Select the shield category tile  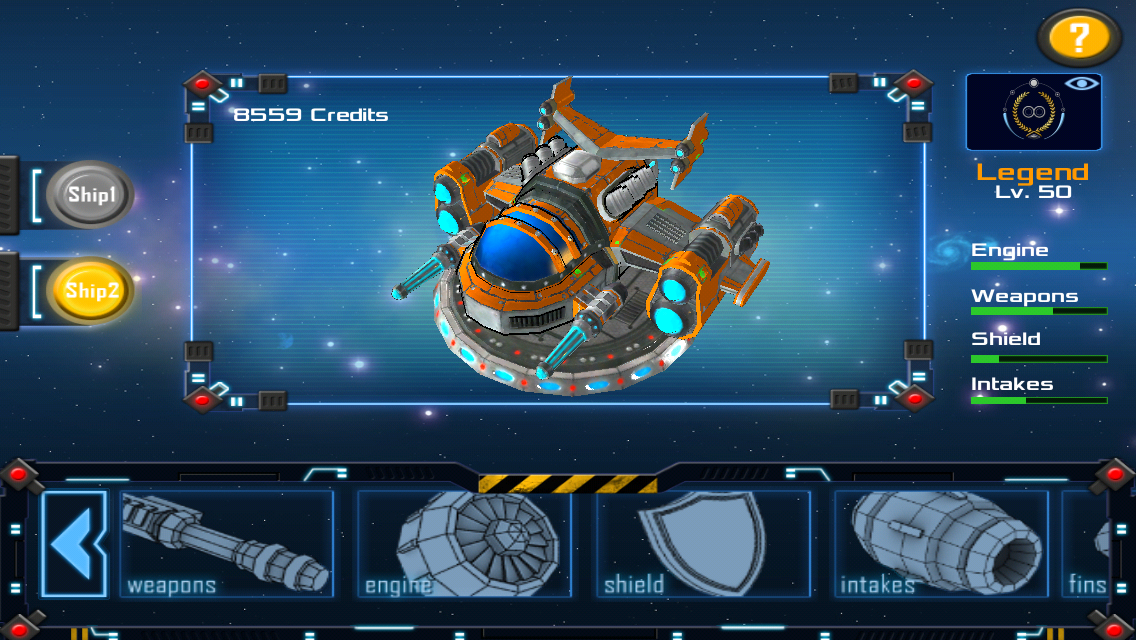(702, 544)
